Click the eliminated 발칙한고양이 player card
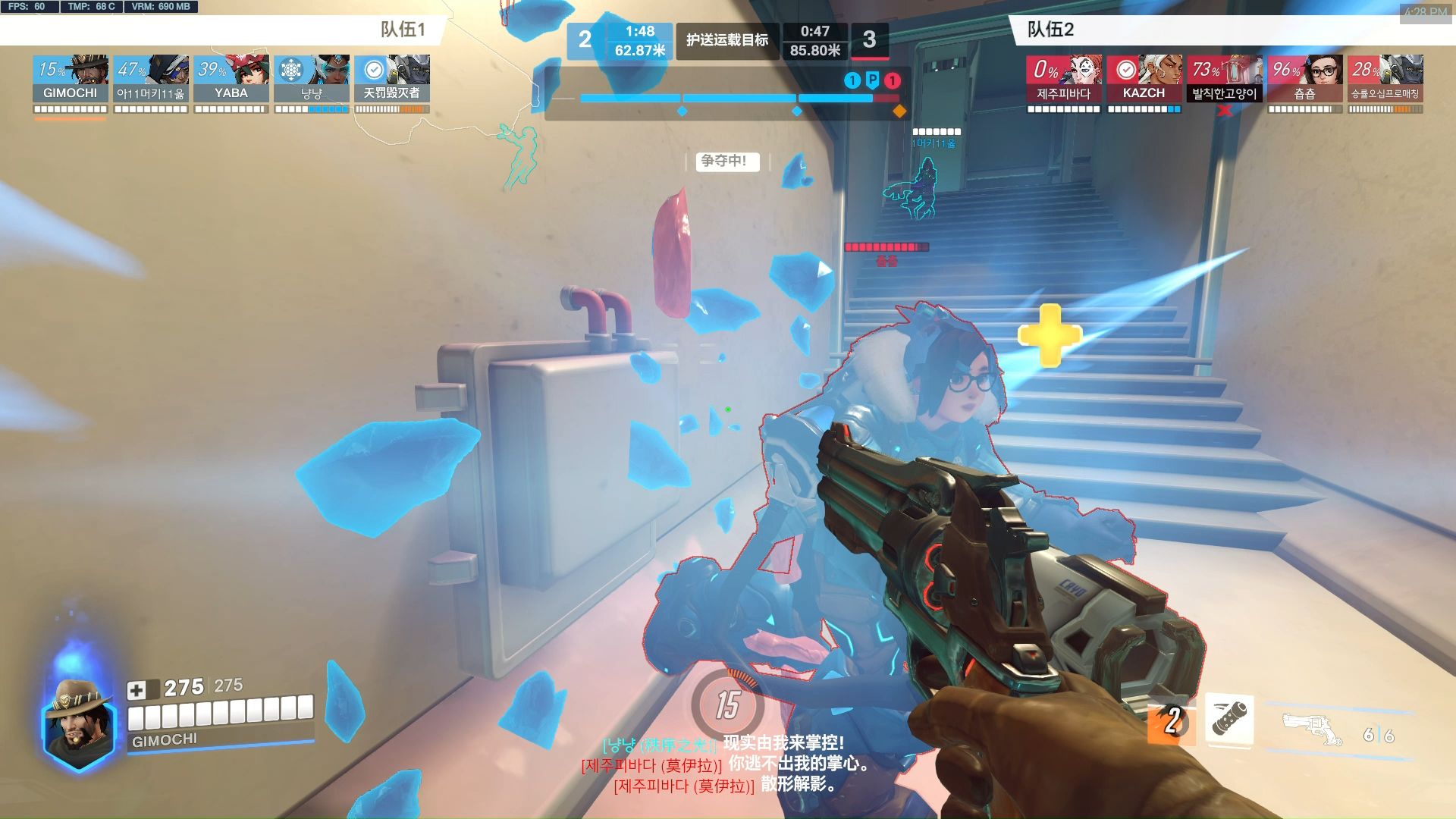Screen dimensions: 1456x819 point(1224,79)
